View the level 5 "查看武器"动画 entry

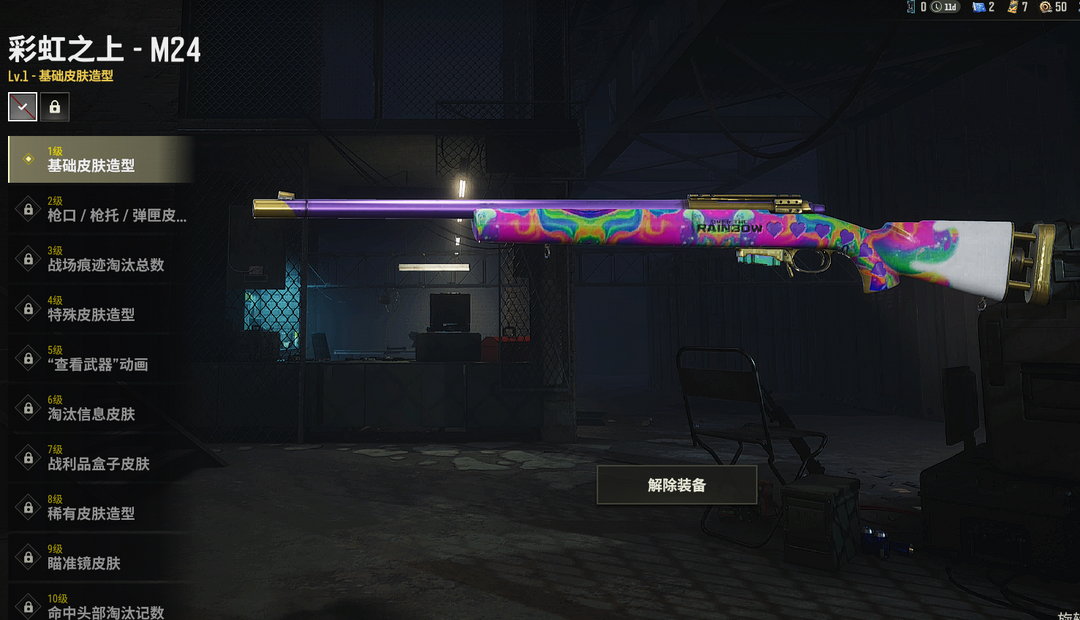click(99, 358)
